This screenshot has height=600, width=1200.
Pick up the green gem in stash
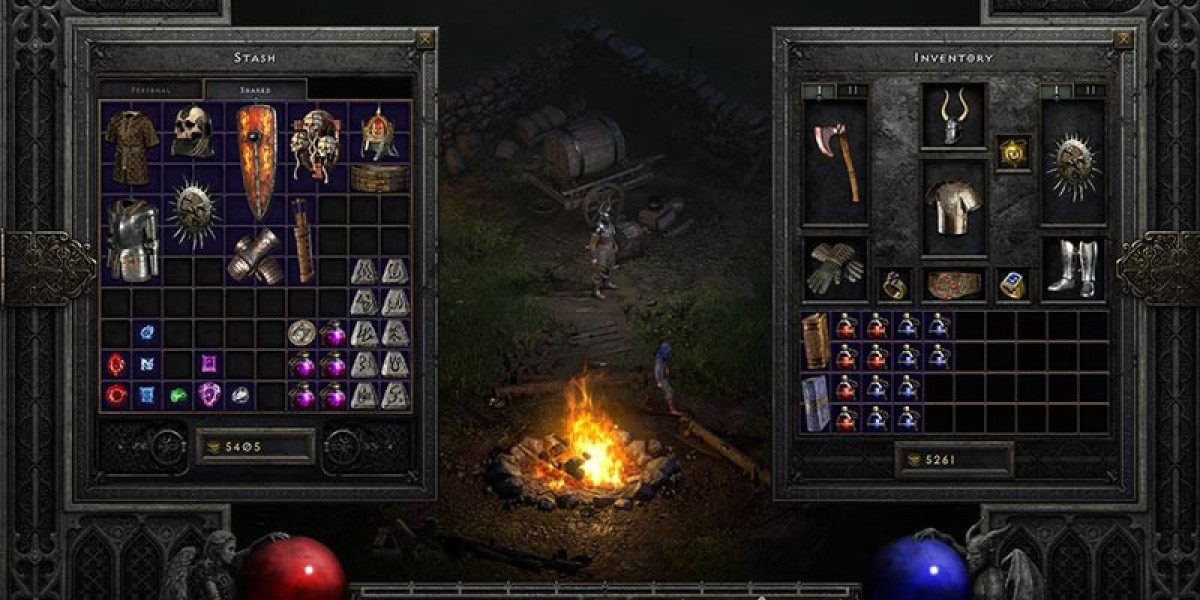(x=178, y=395)
